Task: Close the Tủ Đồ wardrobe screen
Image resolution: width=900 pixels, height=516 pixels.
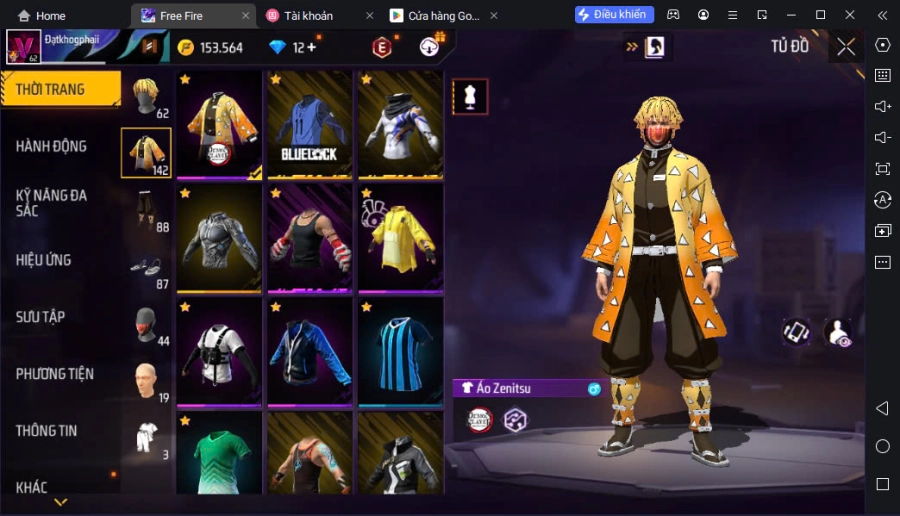Action: (846, 46)
